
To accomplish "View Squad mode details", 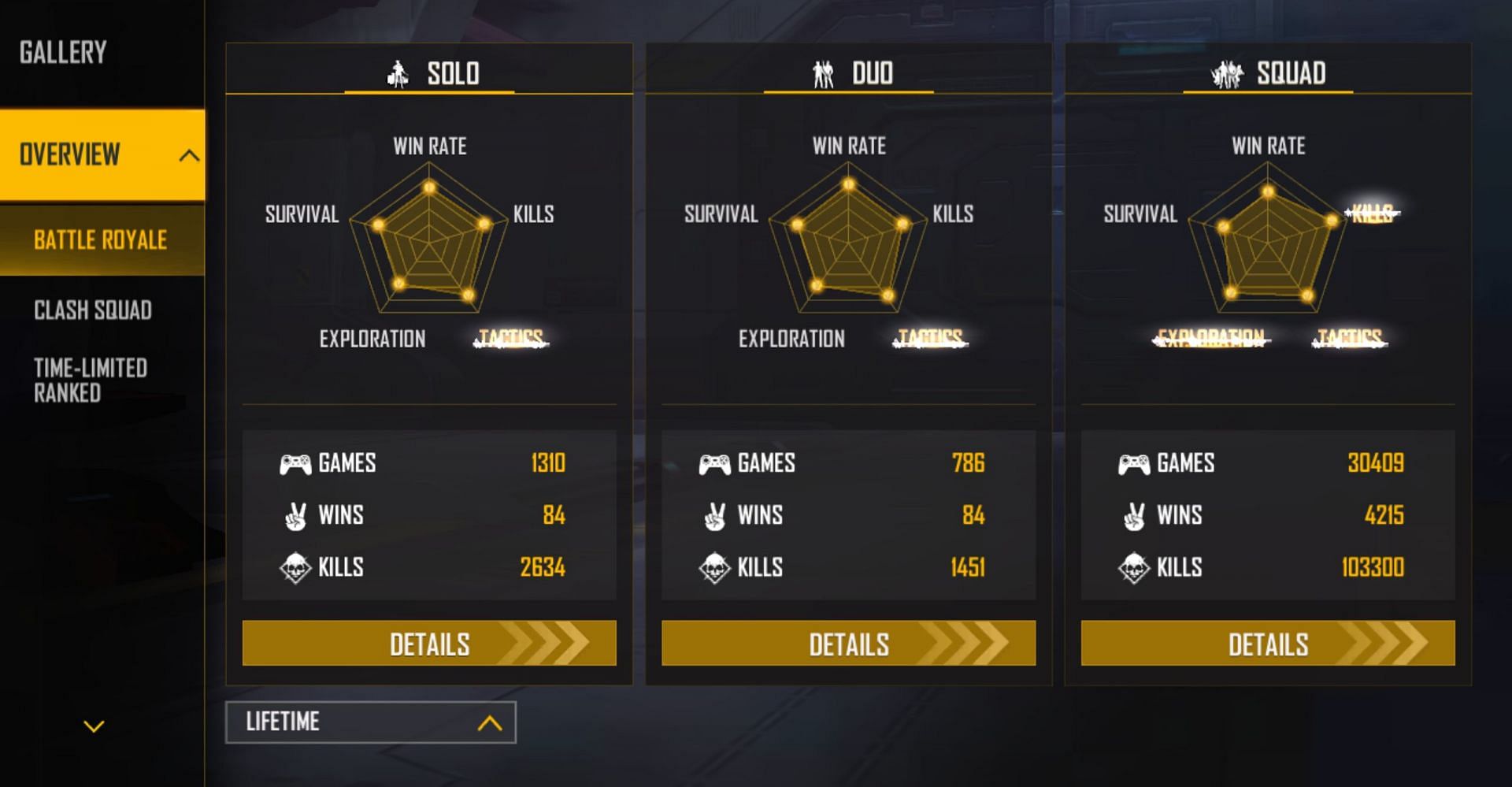I will [1268, 644].
